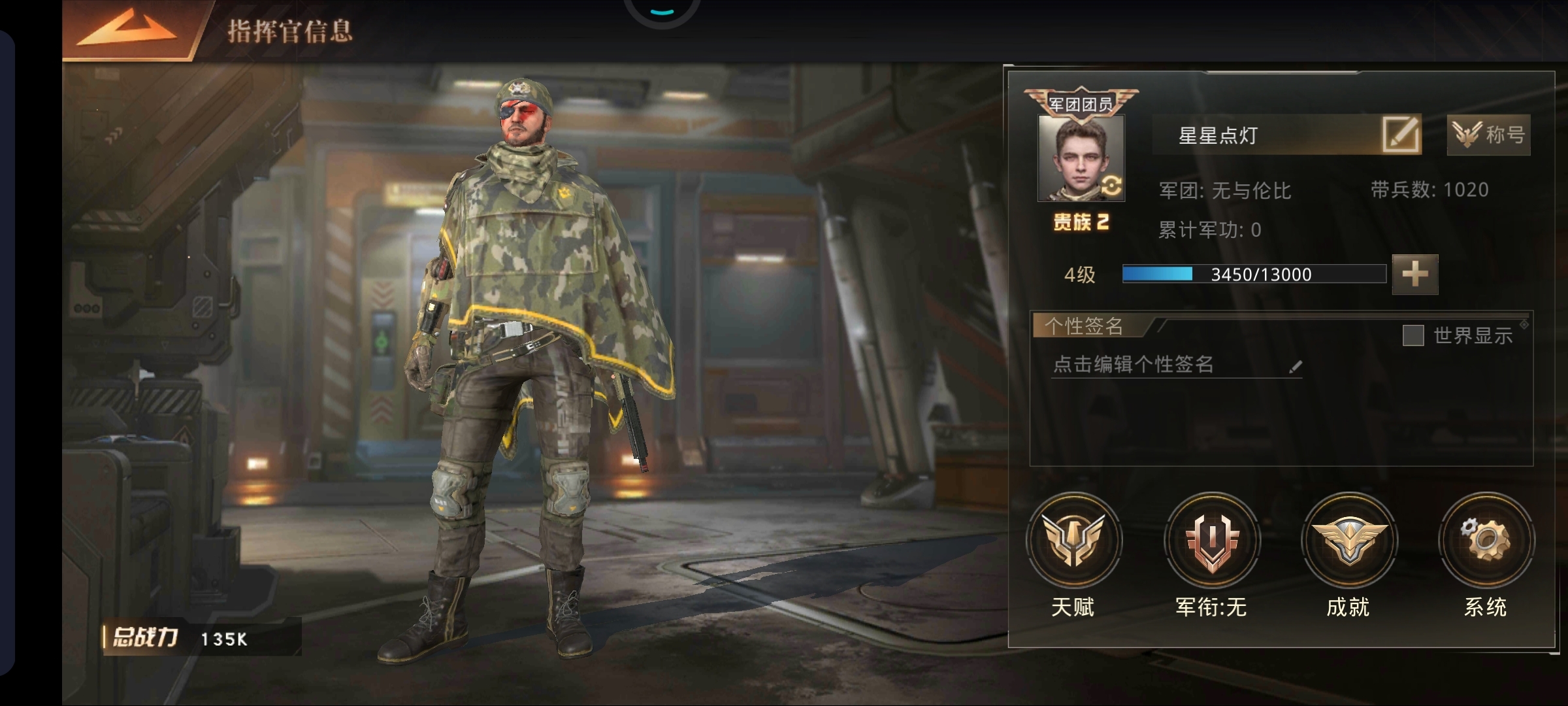
Task: Toggle the 世界显示 checkbox
Action: pos(1413,336)
